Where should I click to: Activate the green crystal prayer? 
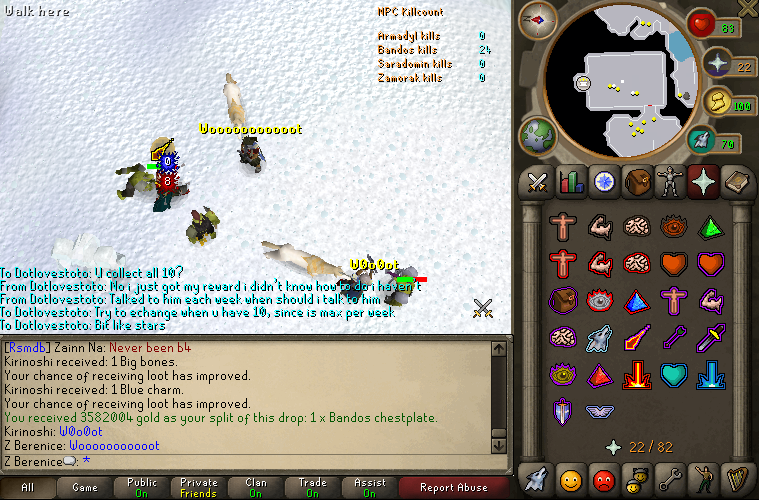(x=709, y=227)
